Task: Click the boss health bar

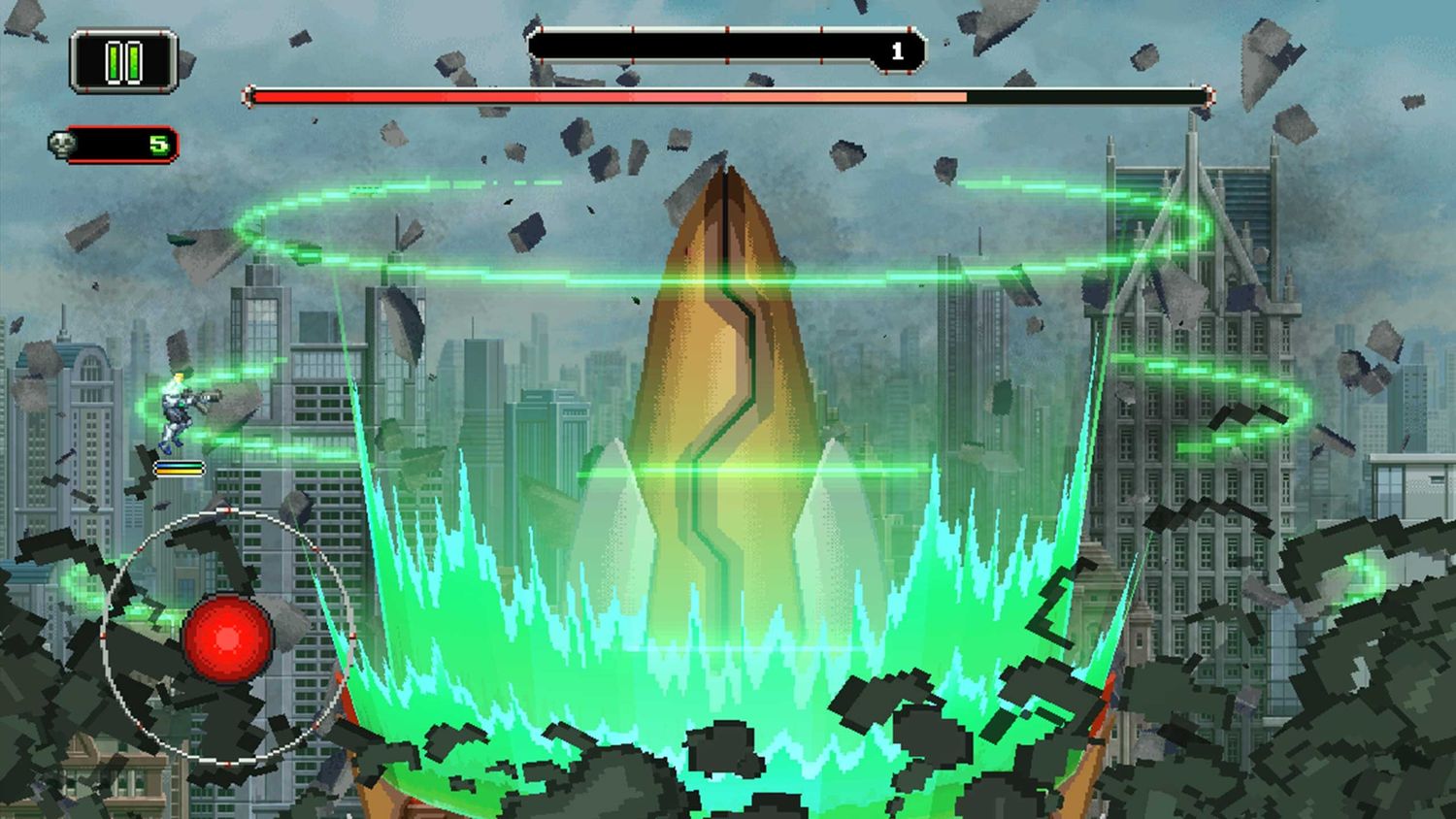Action: click(x=728, y=96)
